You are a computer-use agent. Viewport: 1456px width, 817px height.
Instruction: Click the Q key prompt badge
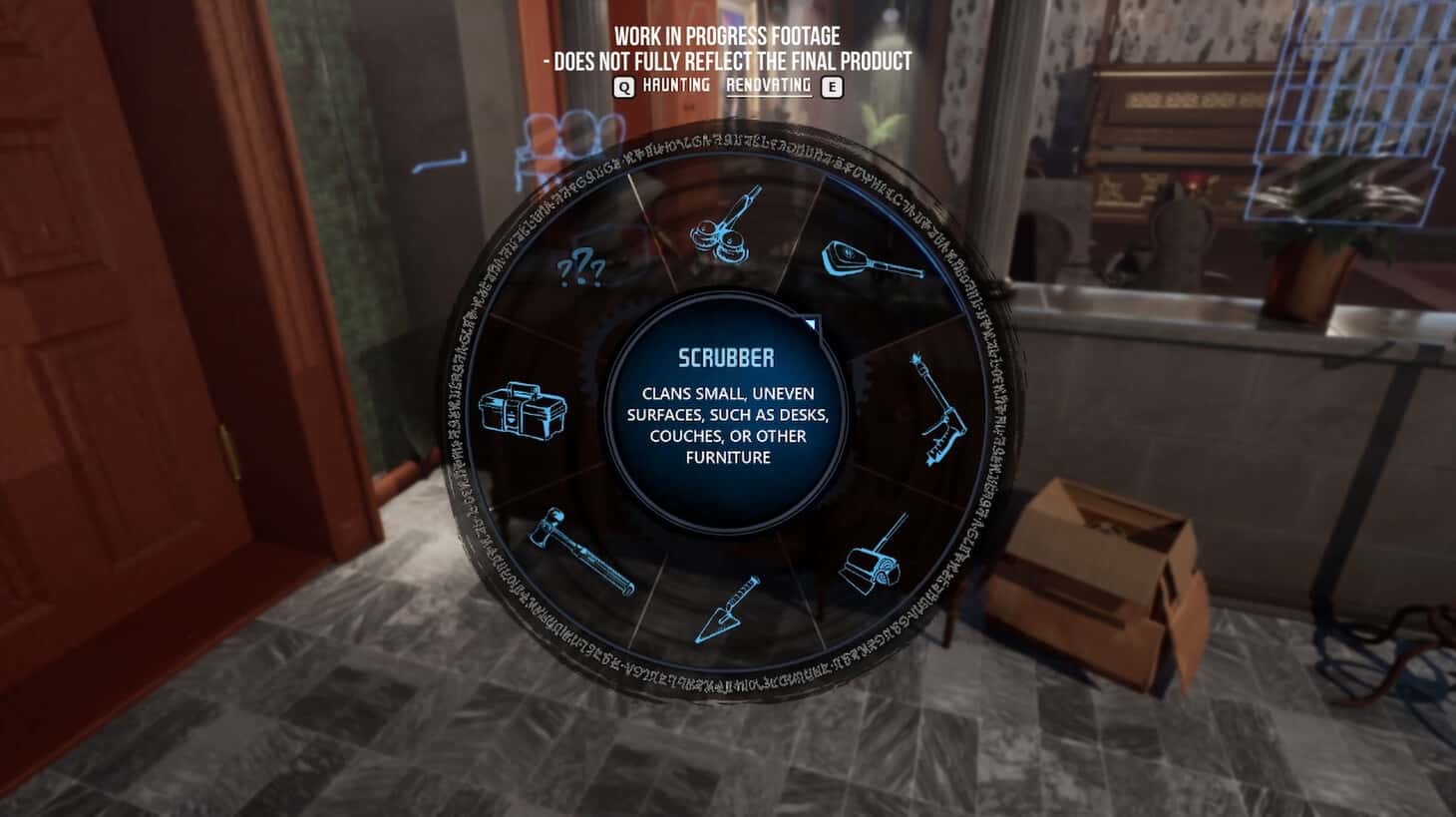coord(624,88)
